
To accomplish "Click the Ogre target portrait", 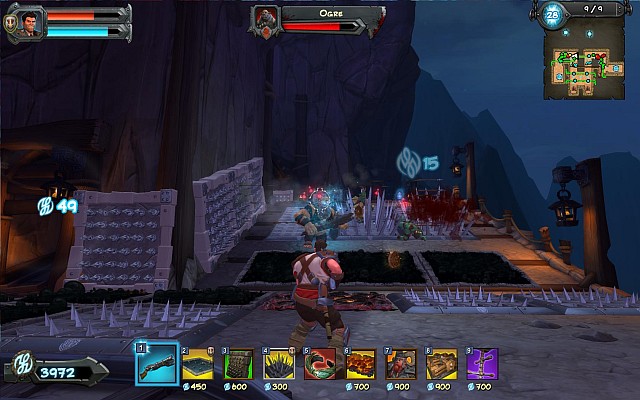I will coord(266,19).
